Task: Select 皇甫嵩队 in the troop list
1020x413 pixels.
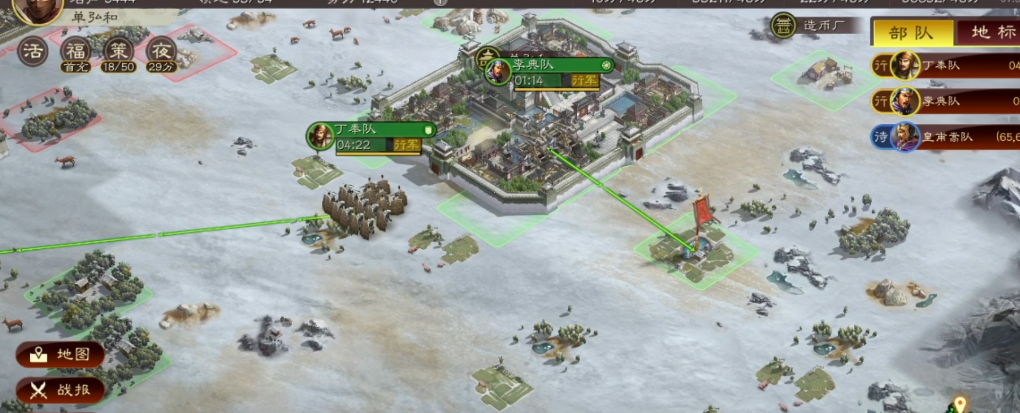Action: 945,136
